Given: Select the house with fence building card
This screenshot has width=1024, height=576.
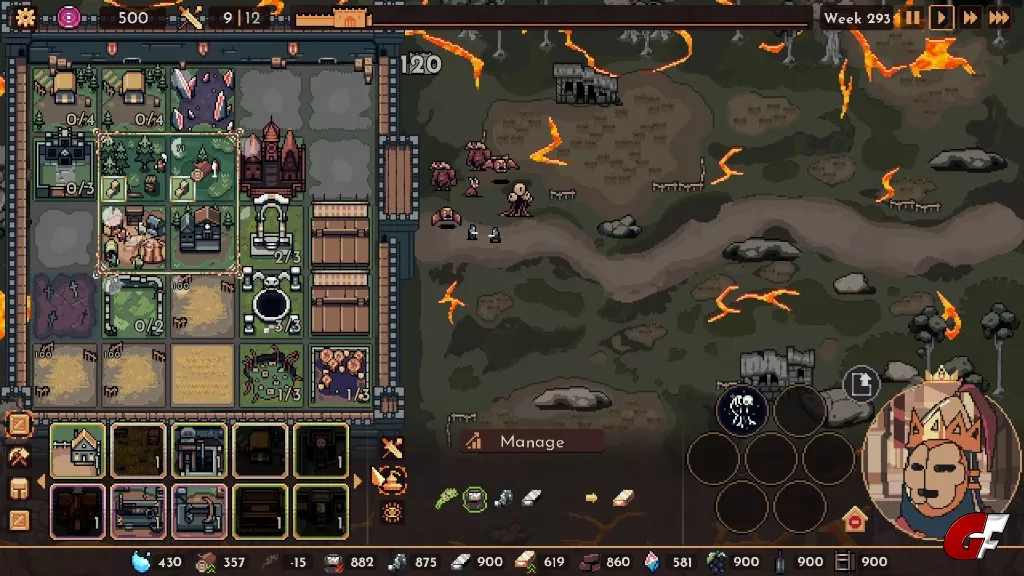Looking at the screenshot, I should click(x=77, y=449).
